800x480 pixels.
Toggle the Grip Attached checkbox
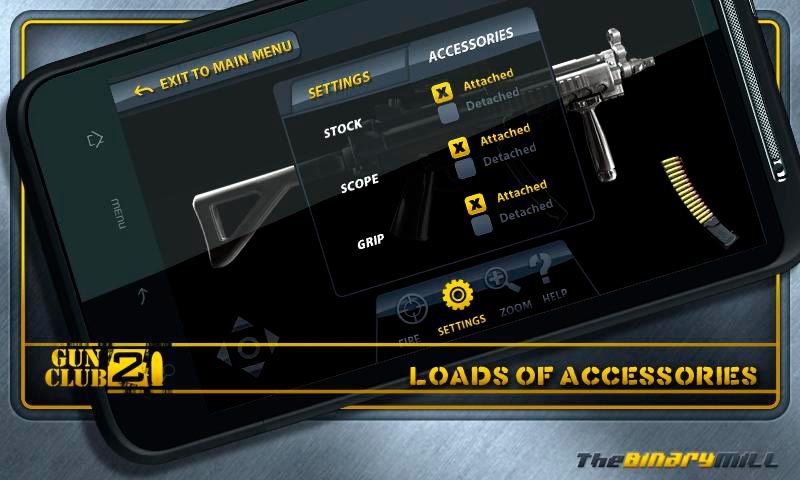[x=474, y=203]
